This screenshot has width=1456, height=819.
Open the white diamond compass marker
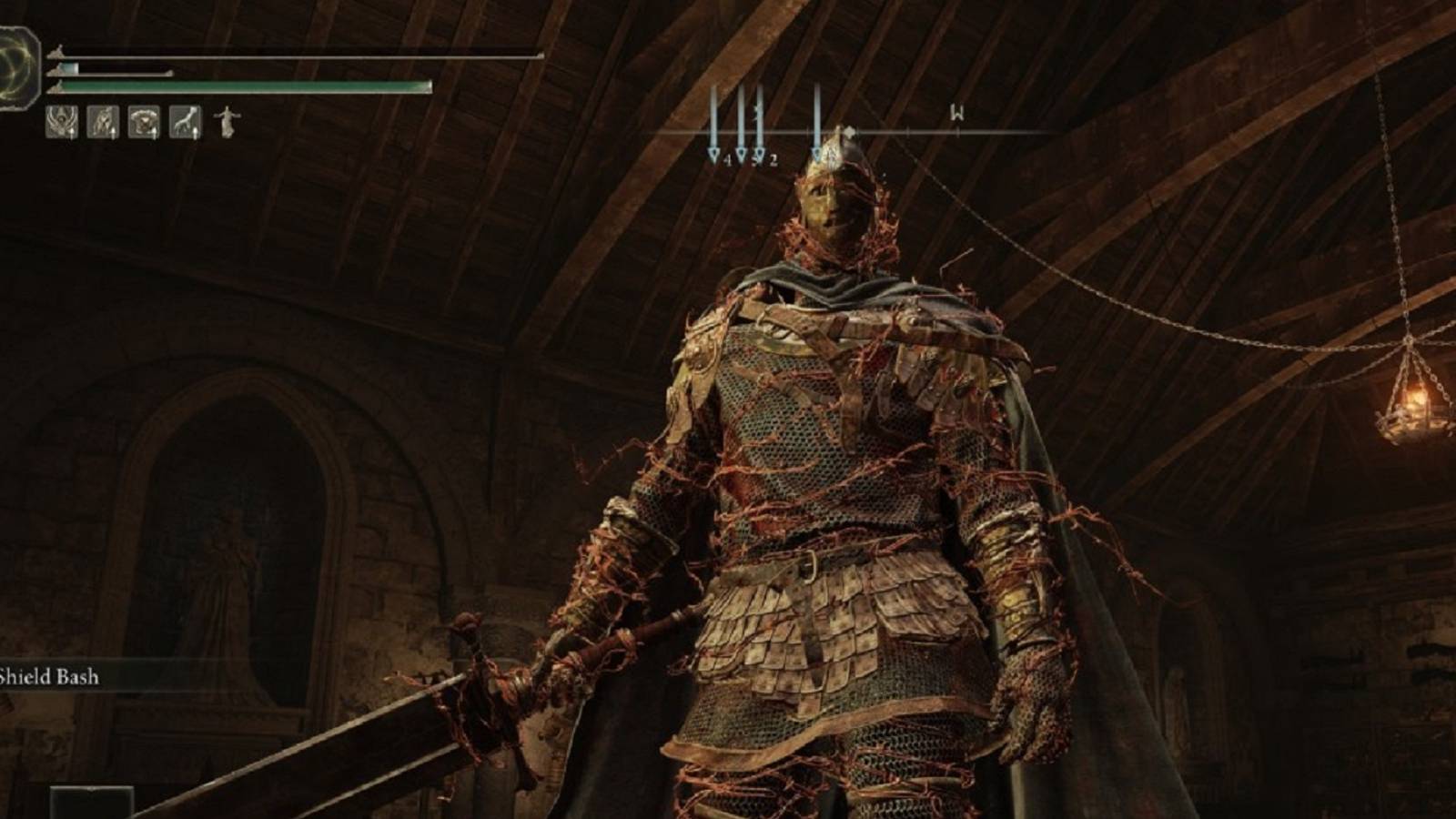tap(850, 132)
